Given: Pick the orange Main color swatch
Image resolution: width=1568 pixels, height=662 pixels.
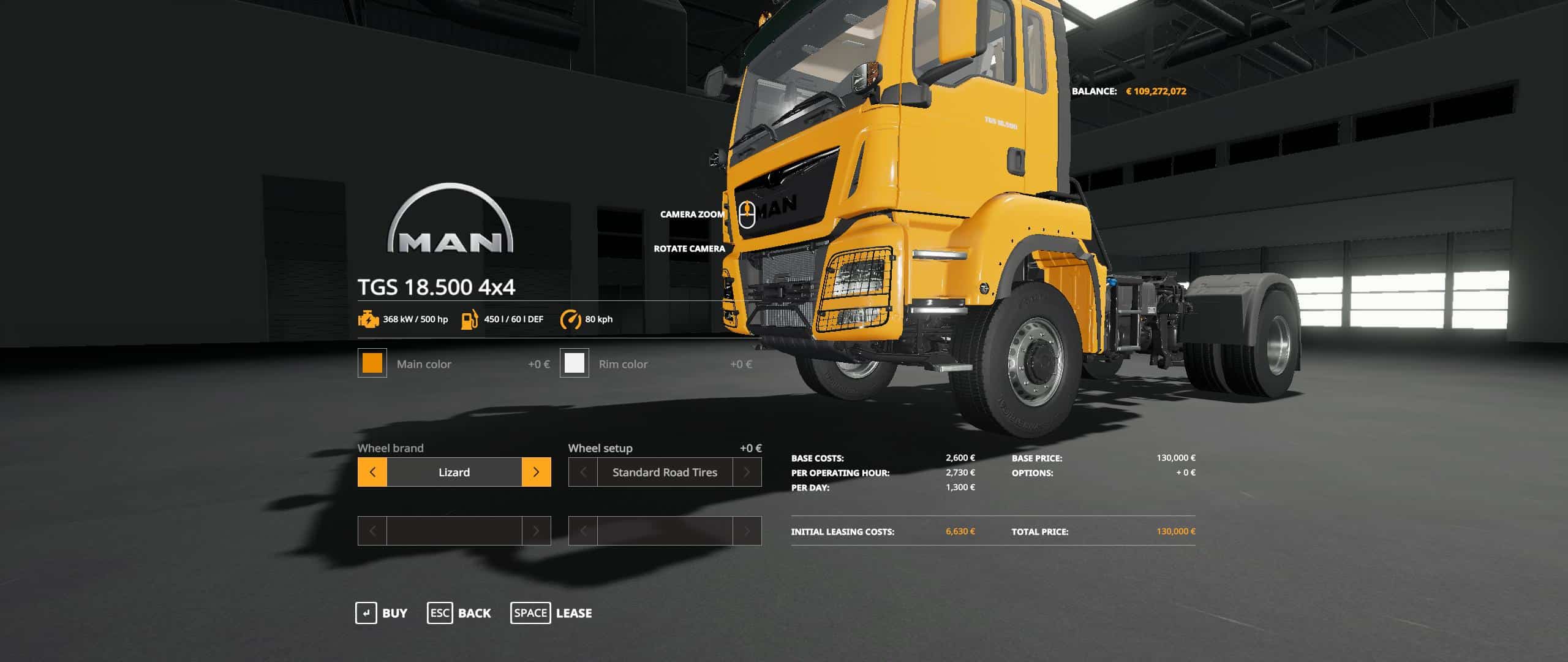Looking at the screenshot, I should pos(372,363).
